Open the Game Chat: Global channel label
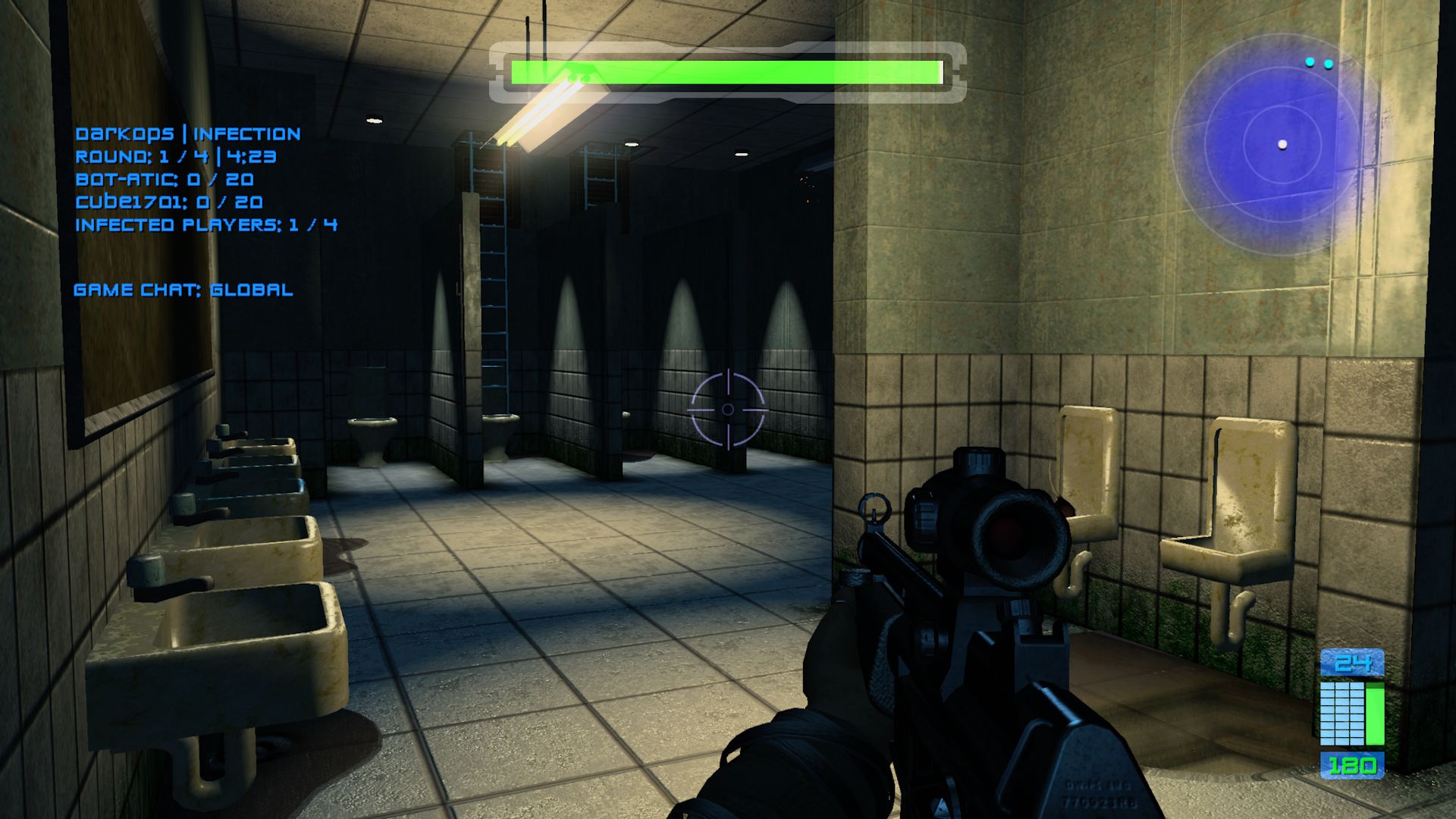 (184, 290)
